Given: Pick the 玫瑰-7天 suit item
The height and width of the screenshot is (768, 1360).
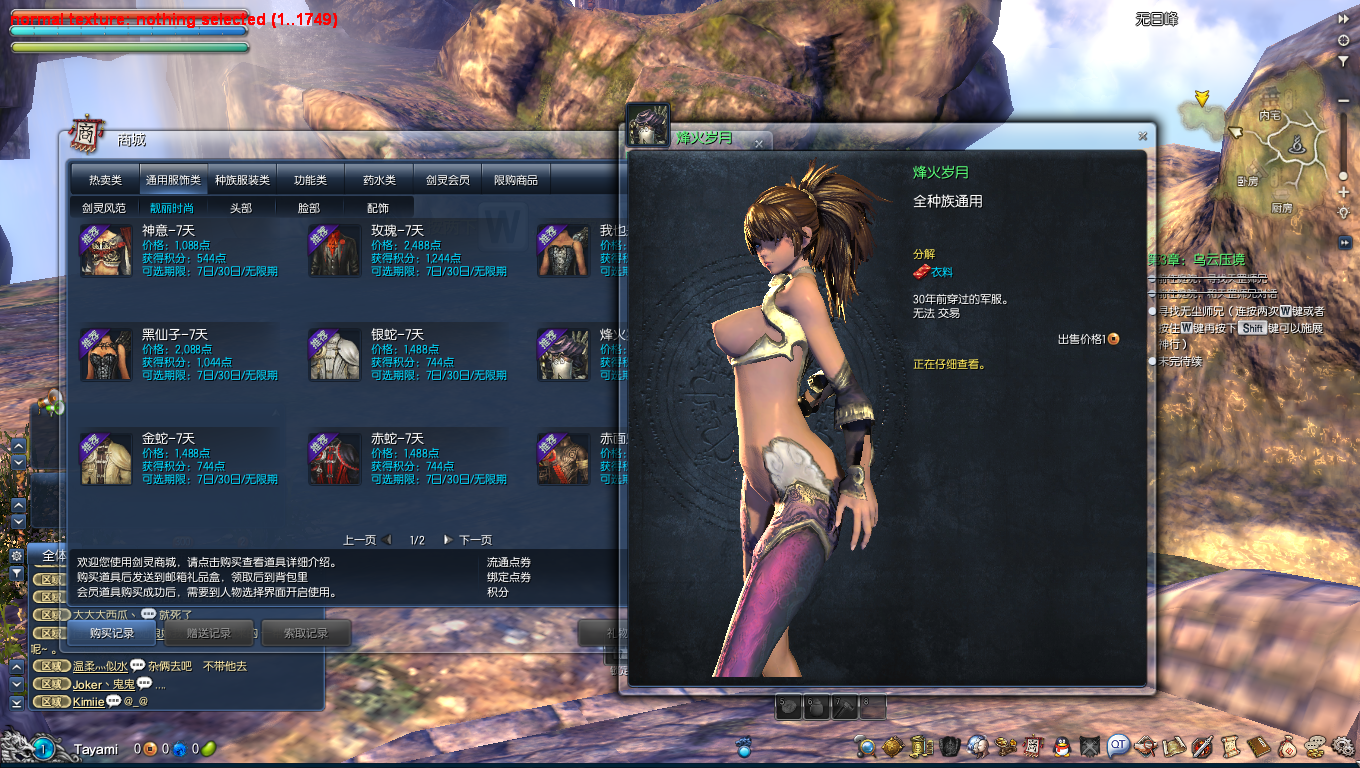Looking at the screenshot, I should click(334, 251).
